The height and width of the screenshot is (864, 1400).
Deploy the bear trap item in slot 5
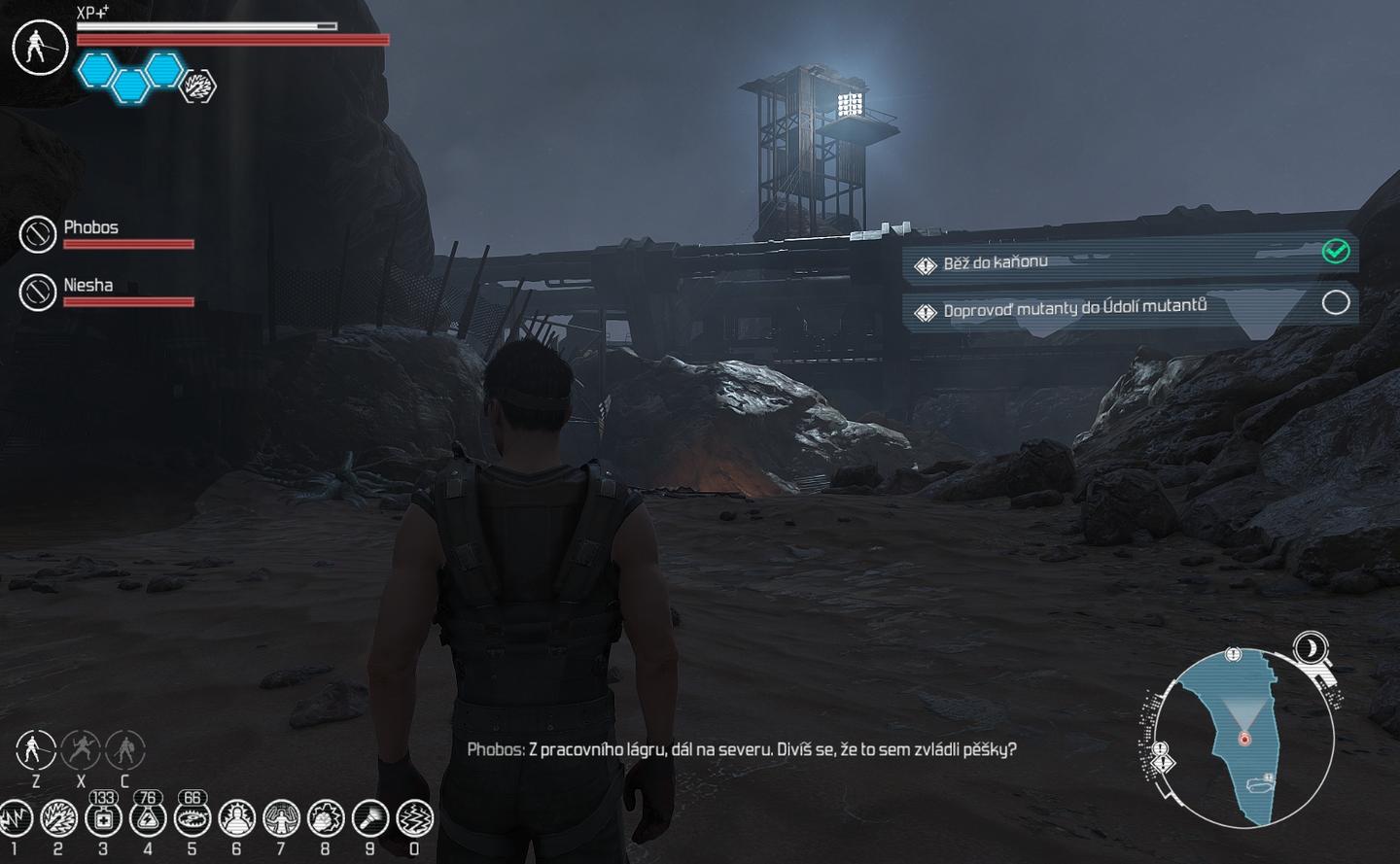[192, 819]
